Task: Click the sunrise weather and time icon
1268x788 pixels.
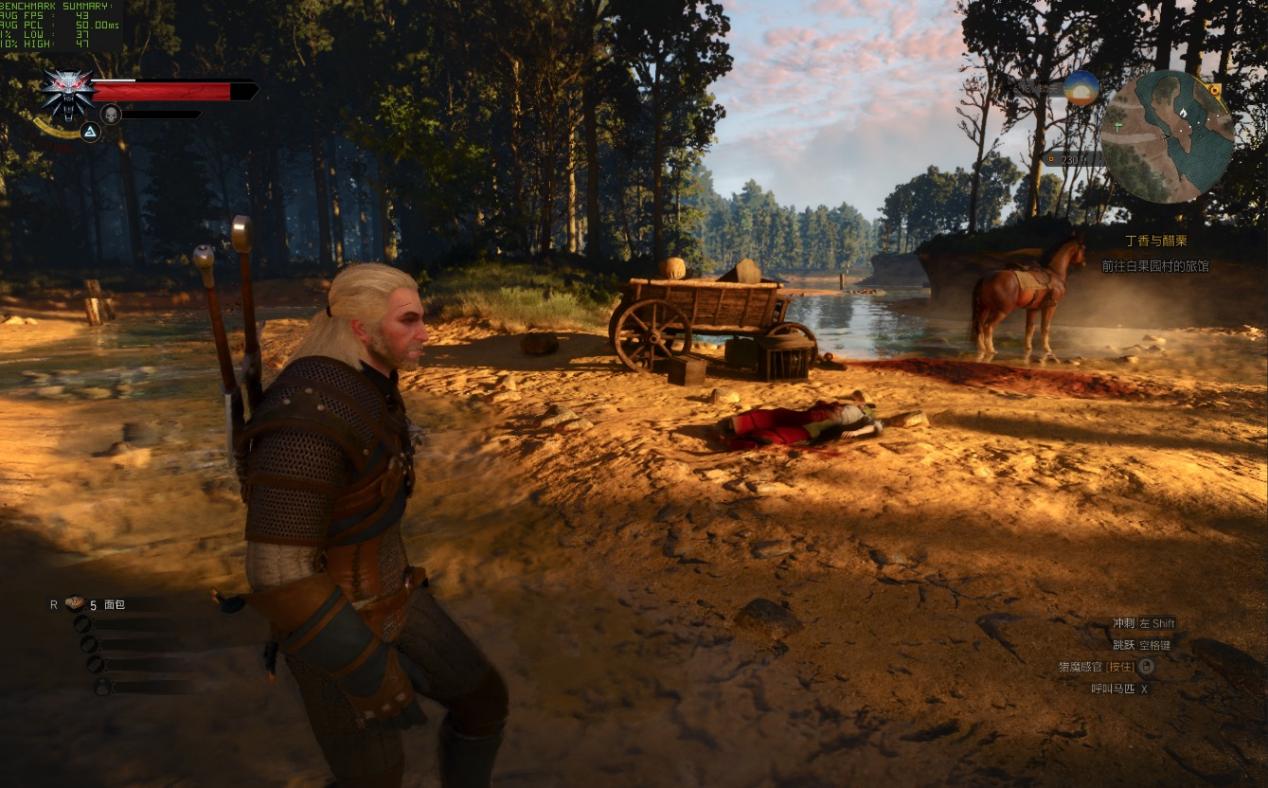Action: pos(1081,88)
